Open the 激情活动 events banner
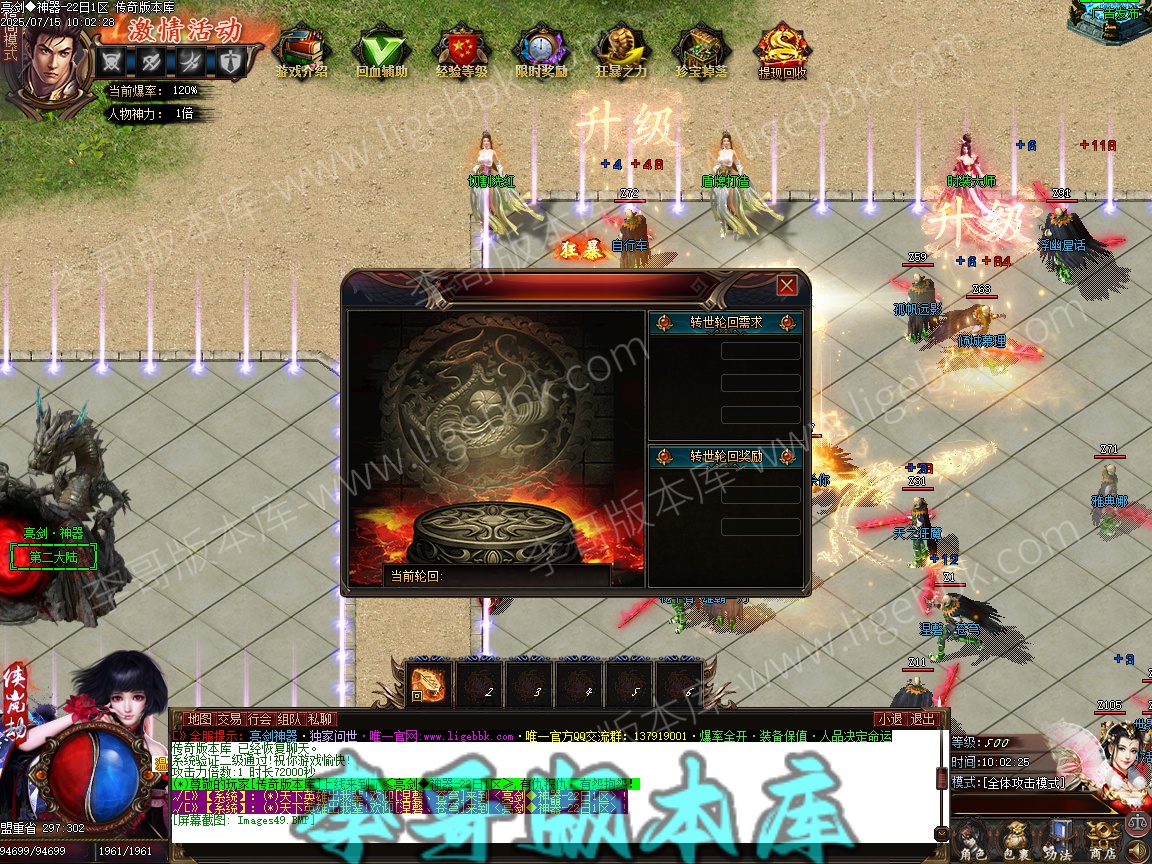The height and width of the screenshot is (864, 1152). (184, 28)
